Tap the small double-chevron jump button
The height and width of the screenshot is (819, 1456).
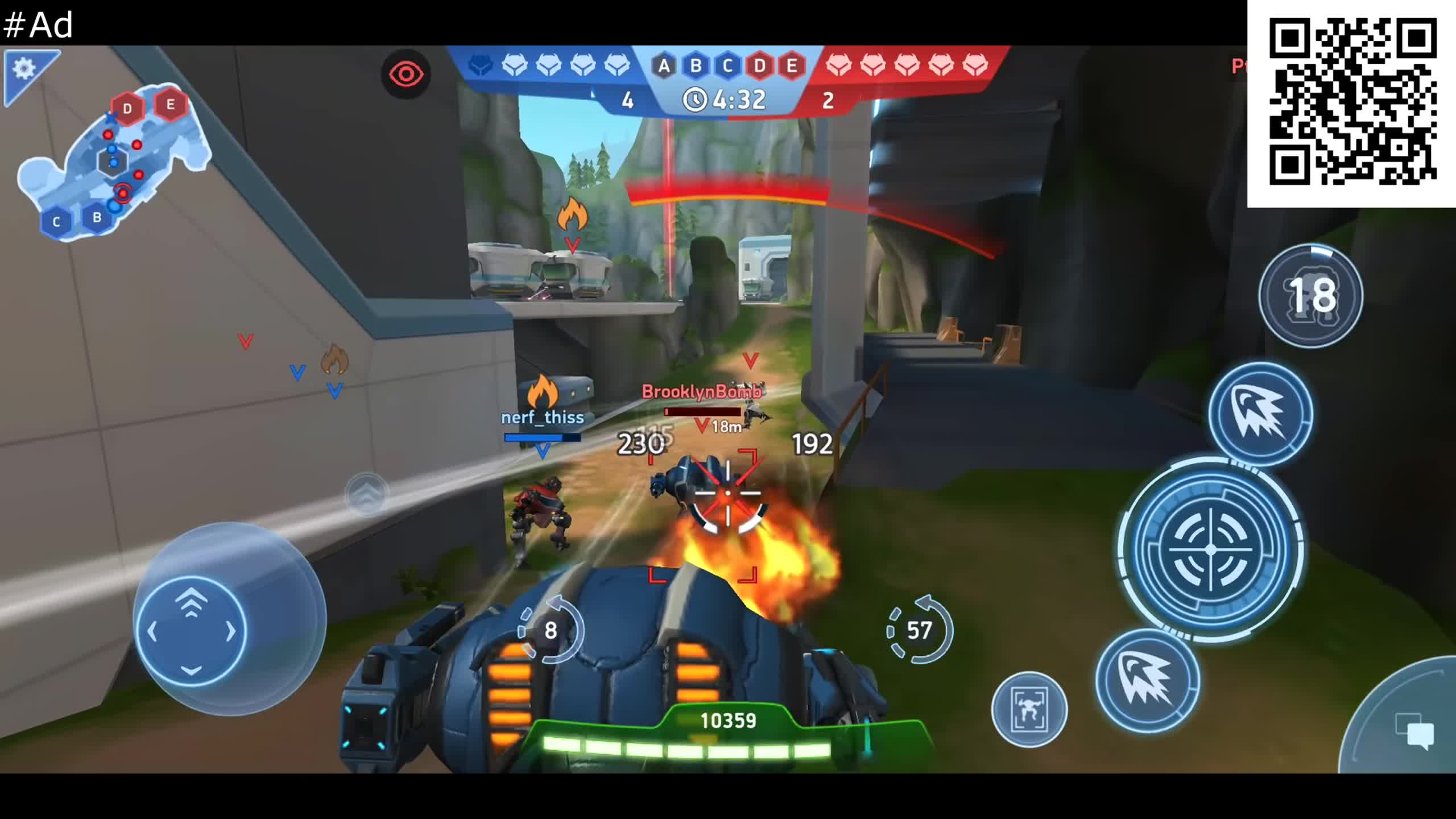pos(367,494)
